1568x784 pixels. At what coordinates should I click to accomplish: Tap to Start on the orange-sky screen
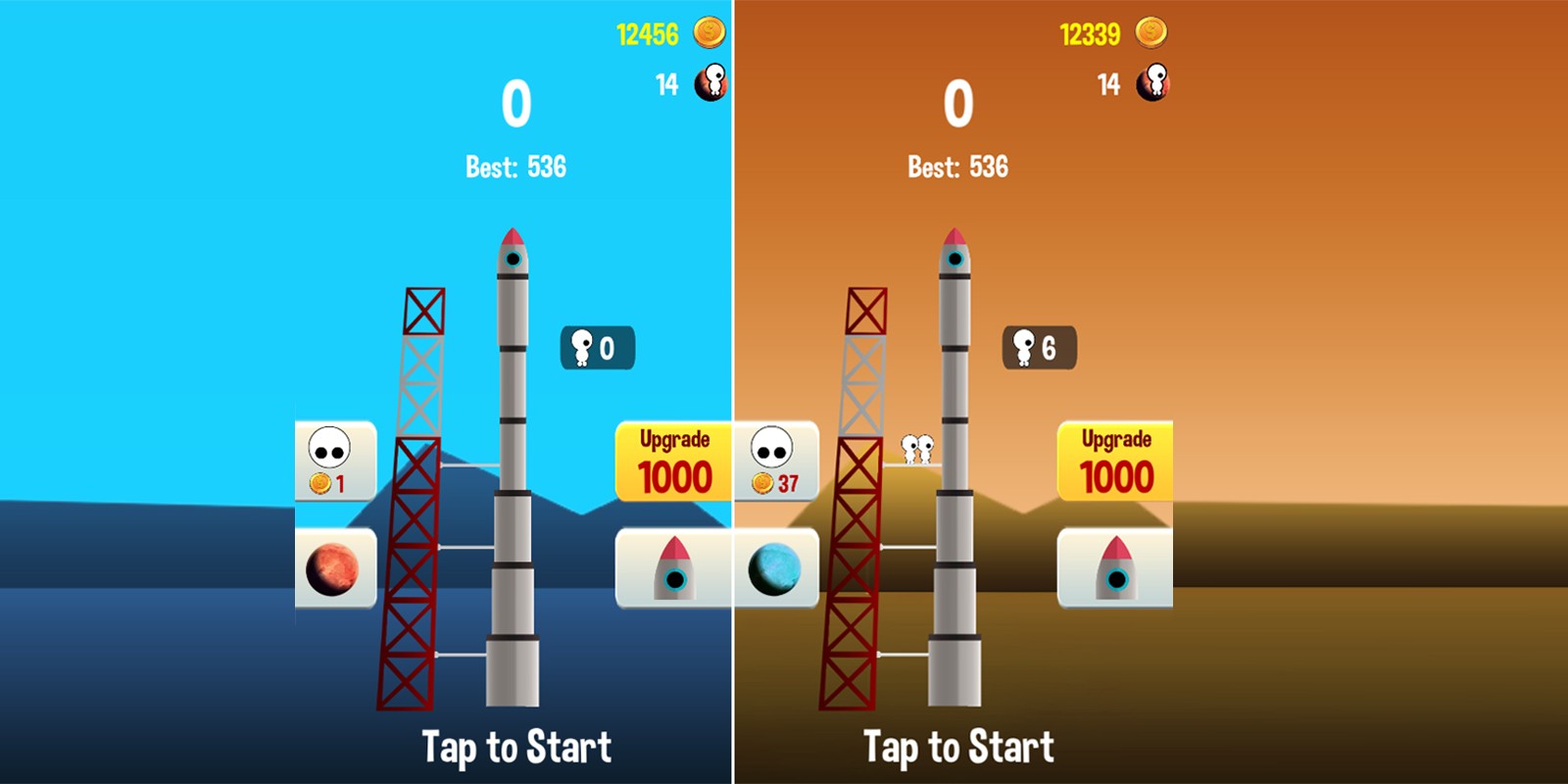pyautogui.click(x=958, y=747)
